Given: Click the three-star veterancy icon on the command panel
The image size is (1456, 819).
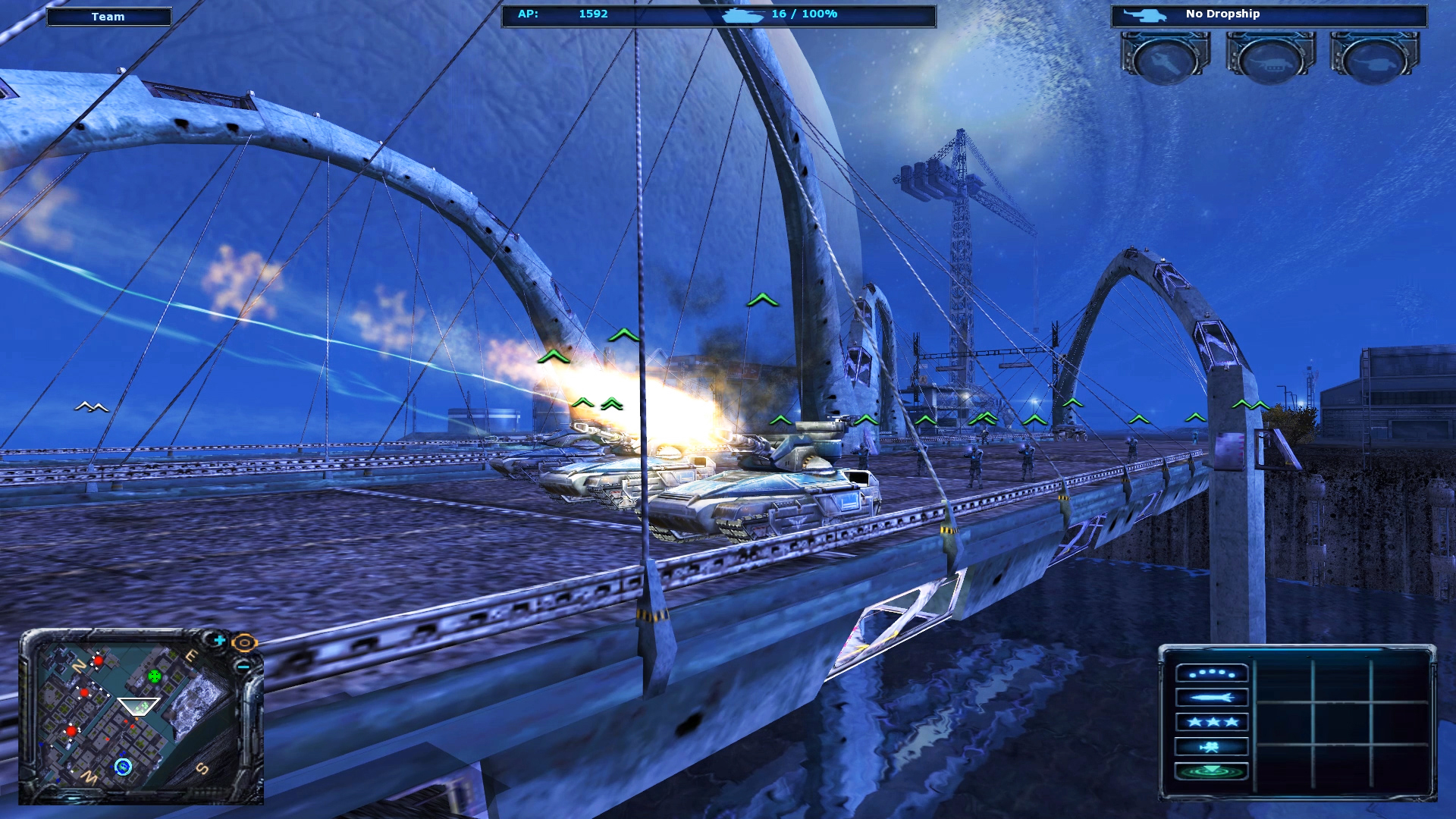Looking at the screenshot, I should pos(1213,723).
